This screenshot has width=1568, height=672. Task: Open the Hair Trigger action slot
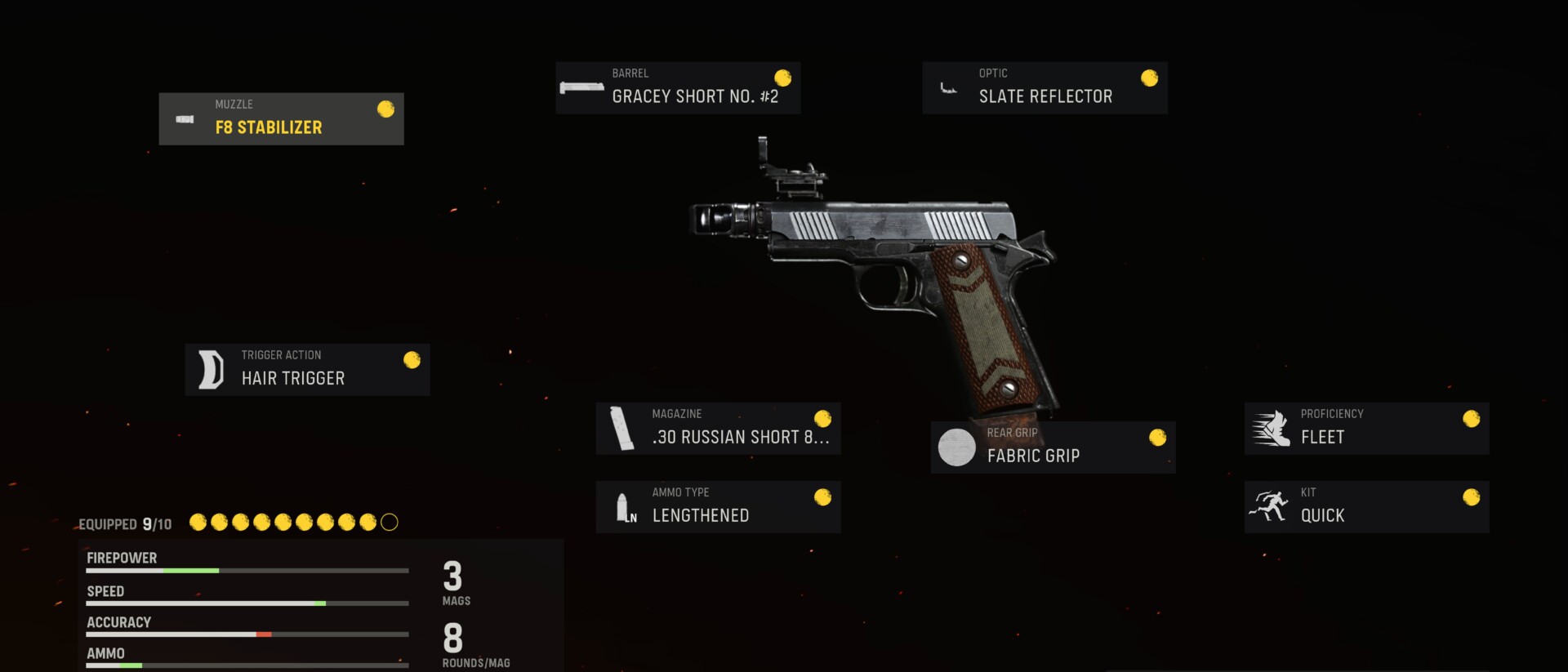pos(307,370)
